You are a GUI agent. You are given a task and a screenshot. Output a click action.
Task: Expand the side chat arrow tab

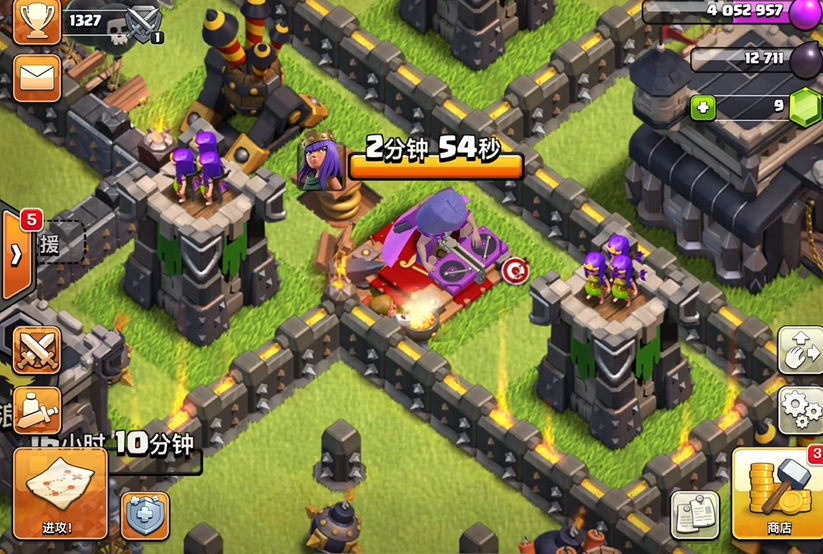click(16, 254)
